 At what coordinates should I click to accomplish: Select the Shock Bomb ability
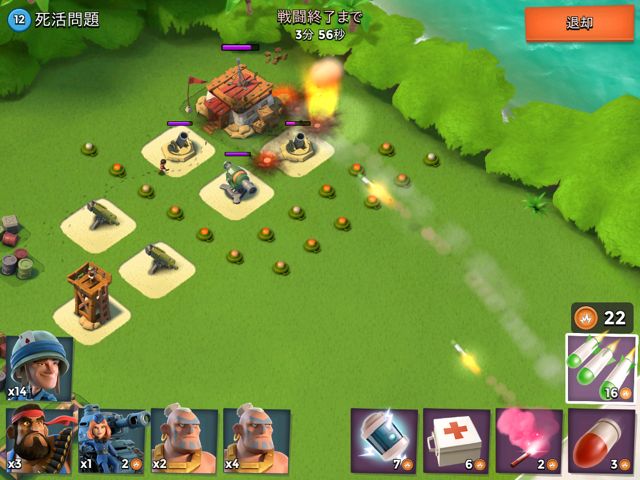click(384, 440)
